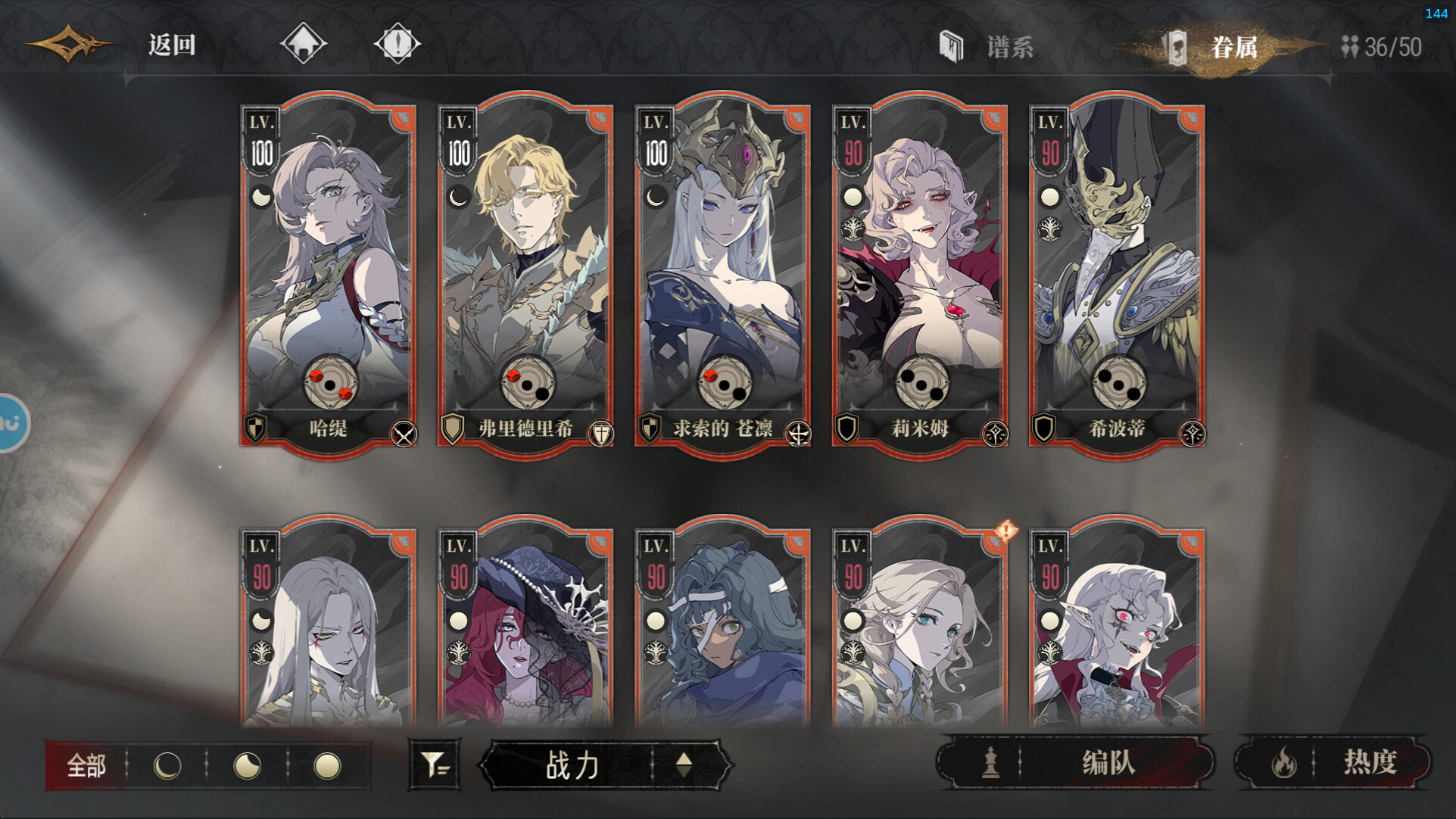1456x819 pixels.
Task: Filter by the crescent moon phase
Action: point(167,766)
